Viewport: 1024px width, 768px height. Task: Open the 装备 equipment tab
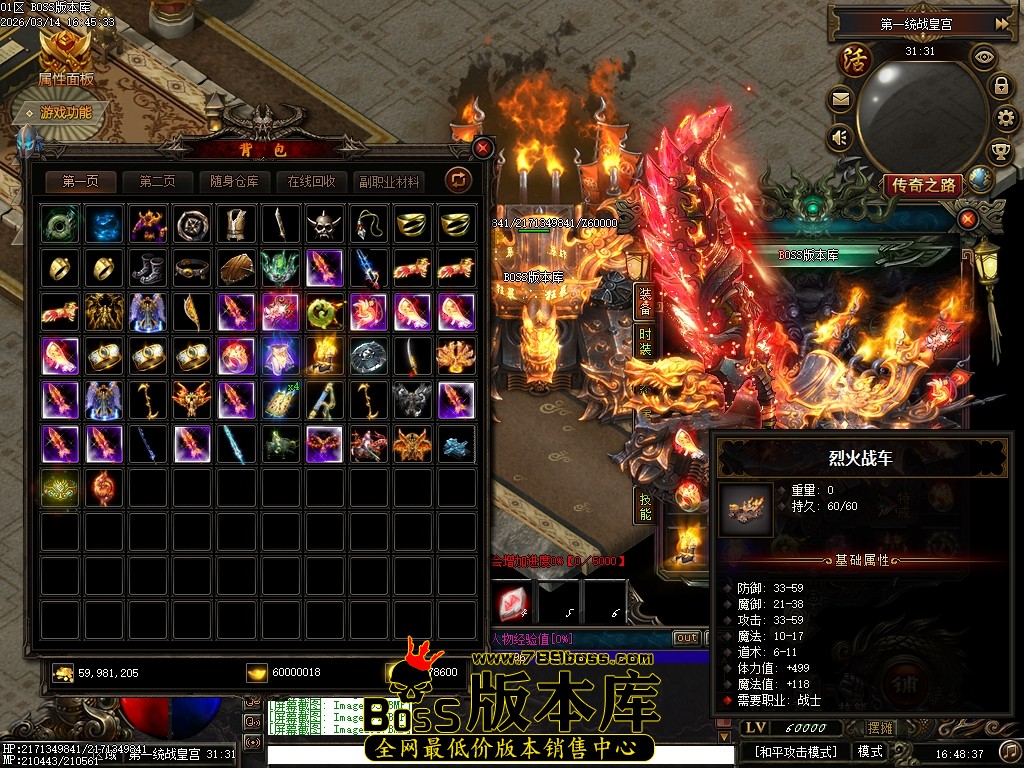645,298
